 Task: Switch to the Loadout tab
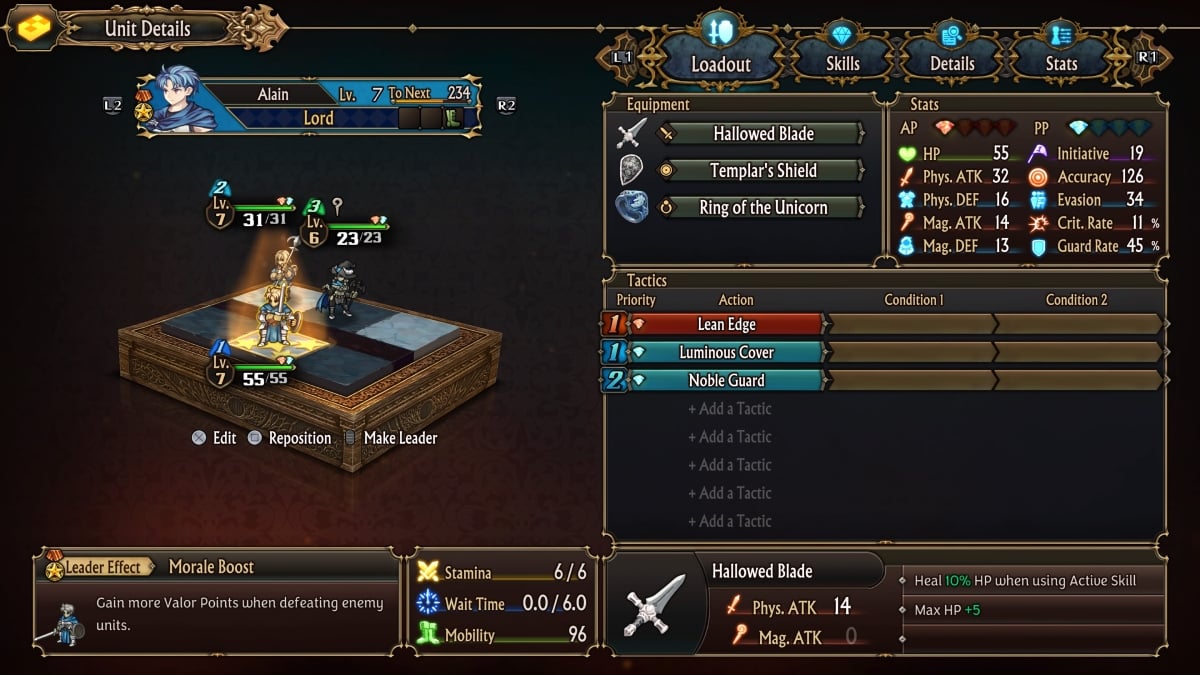pos(721,63)
